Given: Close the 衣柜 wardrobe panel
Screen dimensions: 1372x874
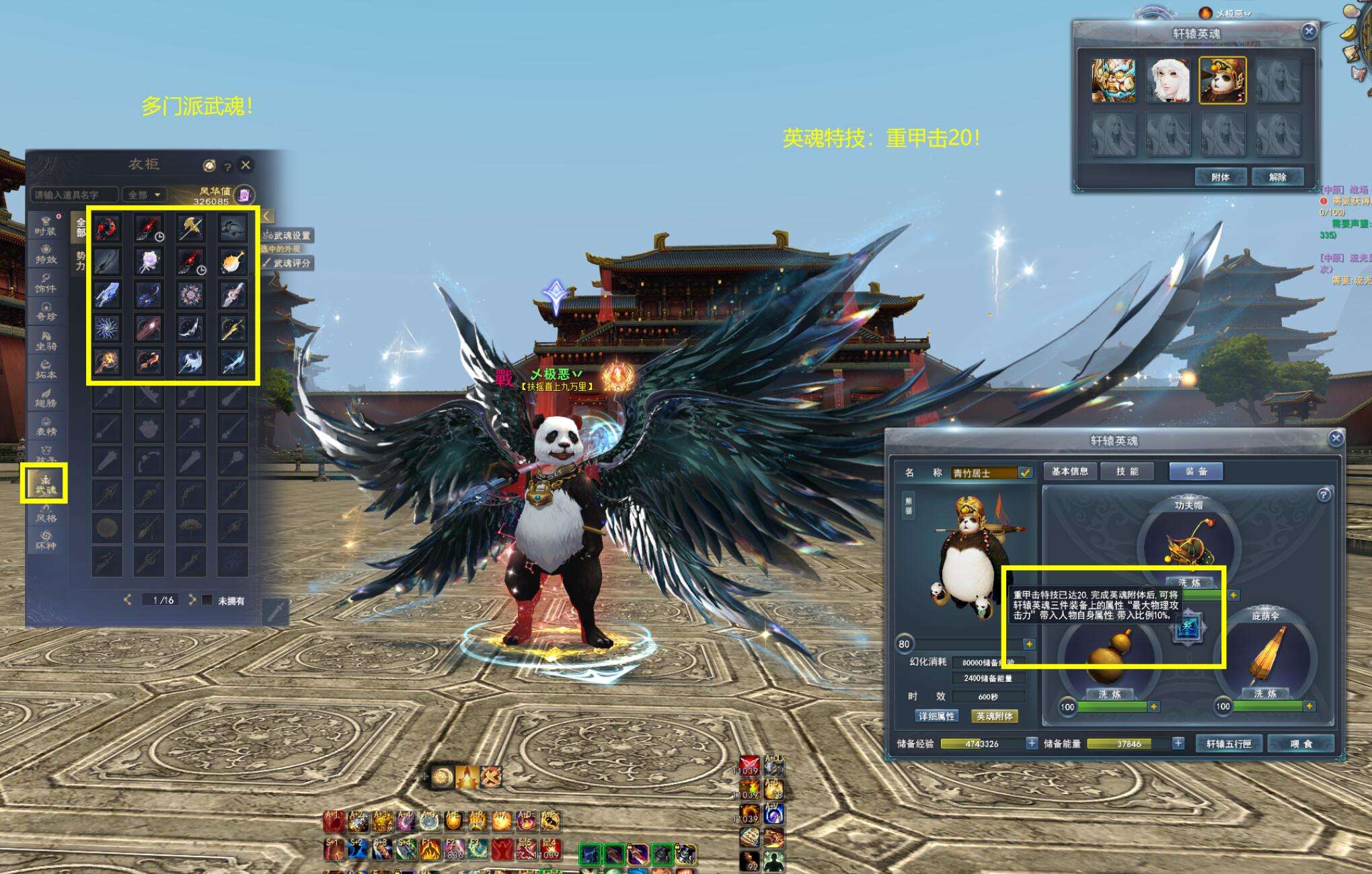Looking at the screenshot, I should click(246, 165).
